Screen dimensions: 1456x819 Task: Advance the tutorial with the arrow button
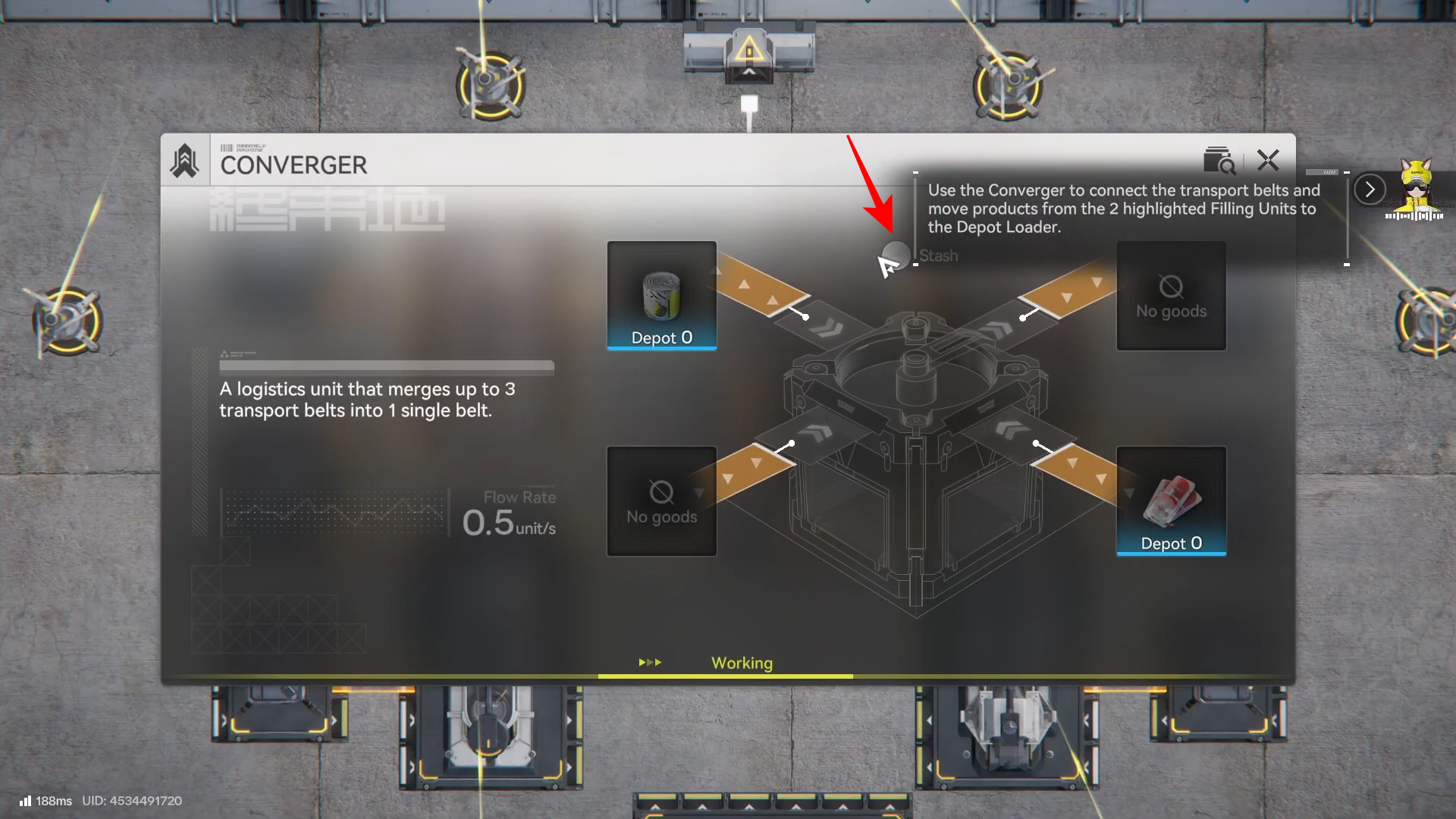pyautogui.click(x=1370, y=190)
